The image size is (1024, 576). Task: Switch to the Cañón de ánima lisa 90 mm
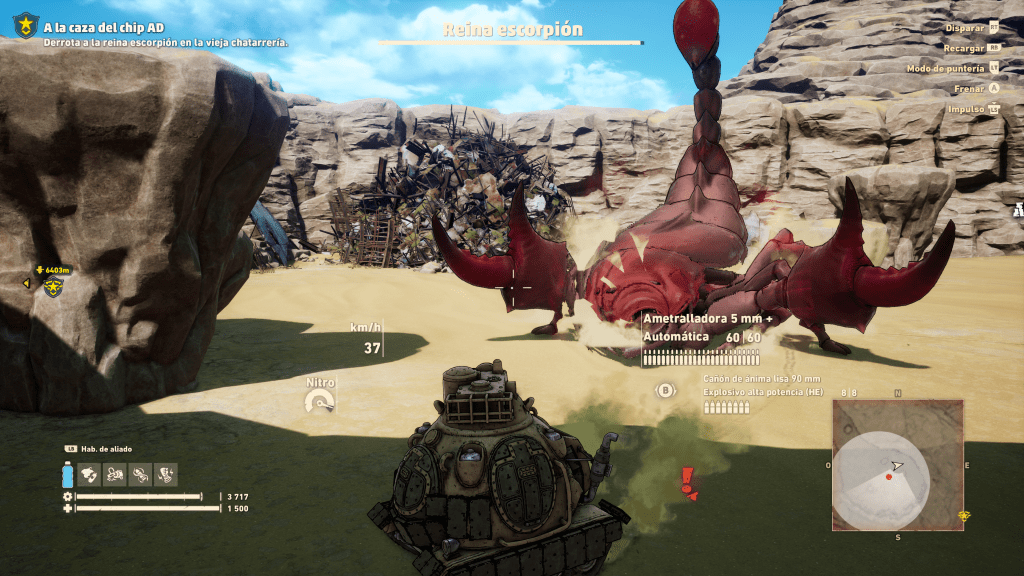(x=762, y=379)
